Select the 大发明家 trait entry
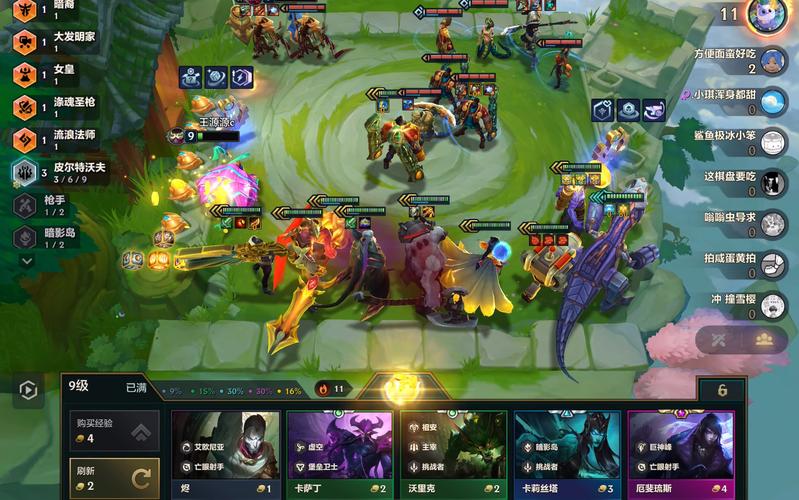The width and height of the screenshot is (799, 500). click(x=60, y=41)
